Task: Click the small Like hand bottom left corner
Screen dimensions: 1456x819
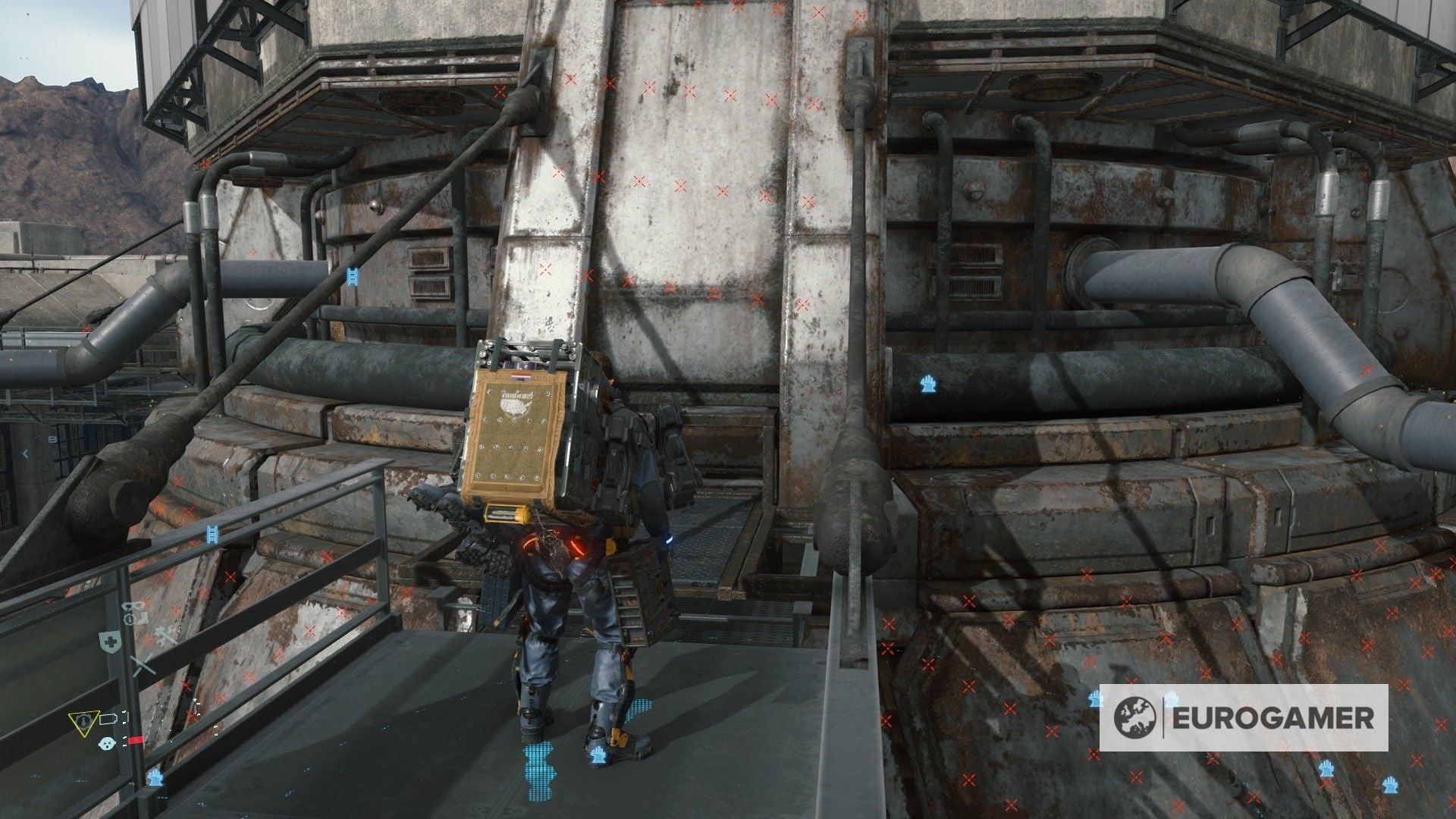Action: (x=155, y=779)
